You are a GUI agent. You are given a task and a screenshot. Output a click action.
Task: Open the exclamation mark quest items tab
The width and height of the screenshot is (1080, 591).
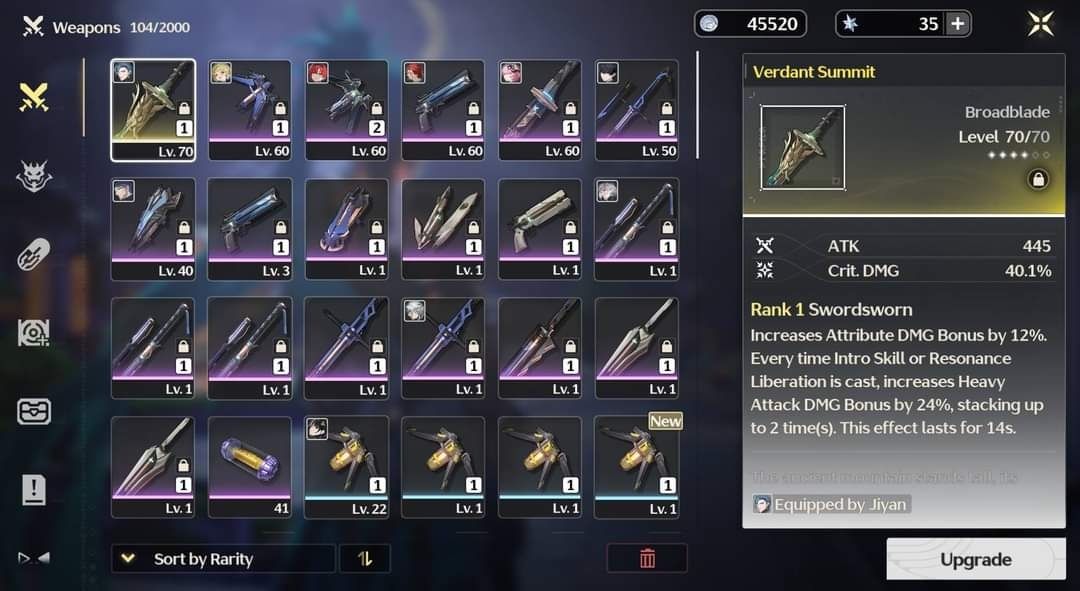pyautogui.click(x=34, y=490)
